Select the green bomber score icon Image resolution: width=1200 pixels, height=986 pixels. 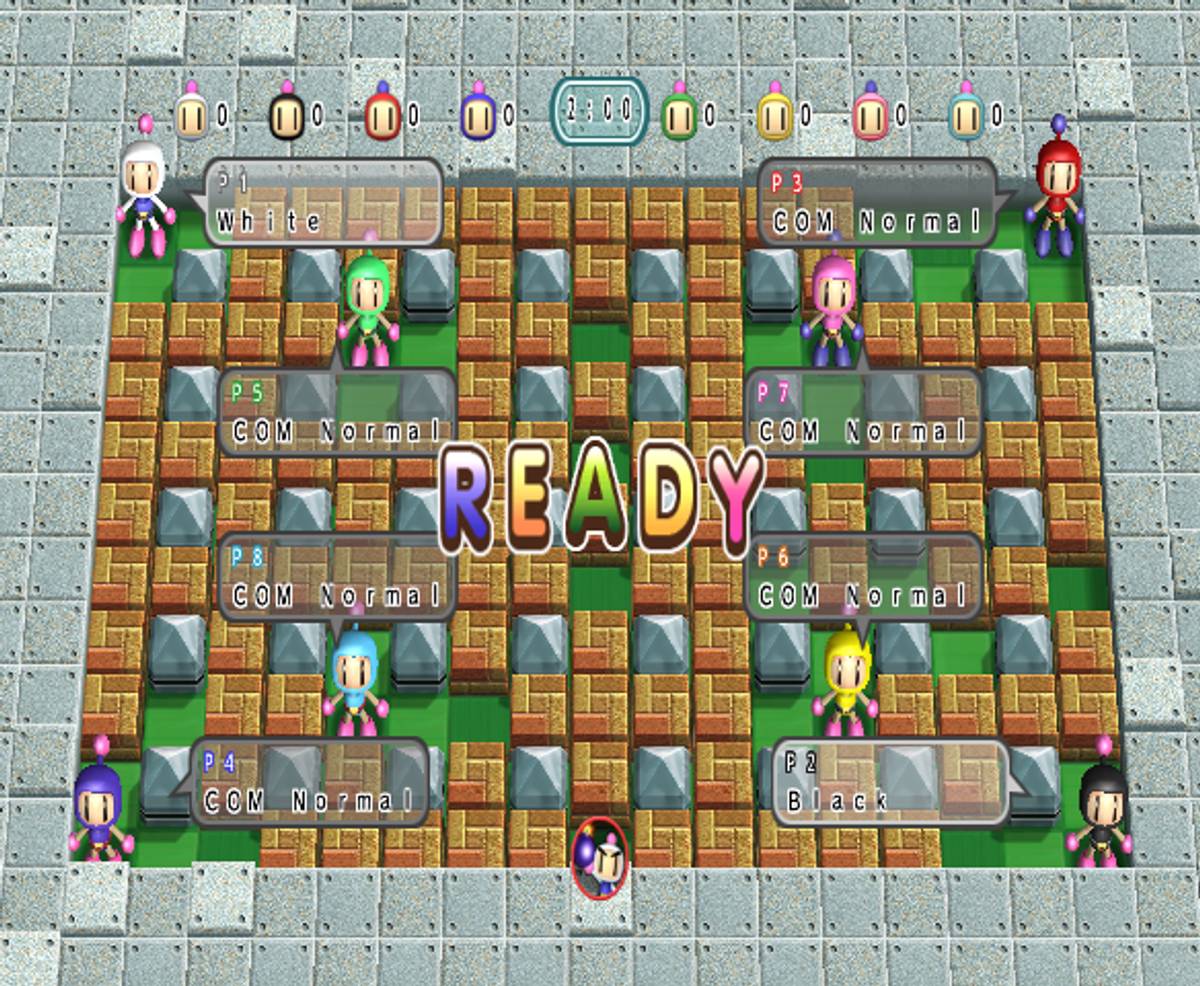tap(678, 115)
